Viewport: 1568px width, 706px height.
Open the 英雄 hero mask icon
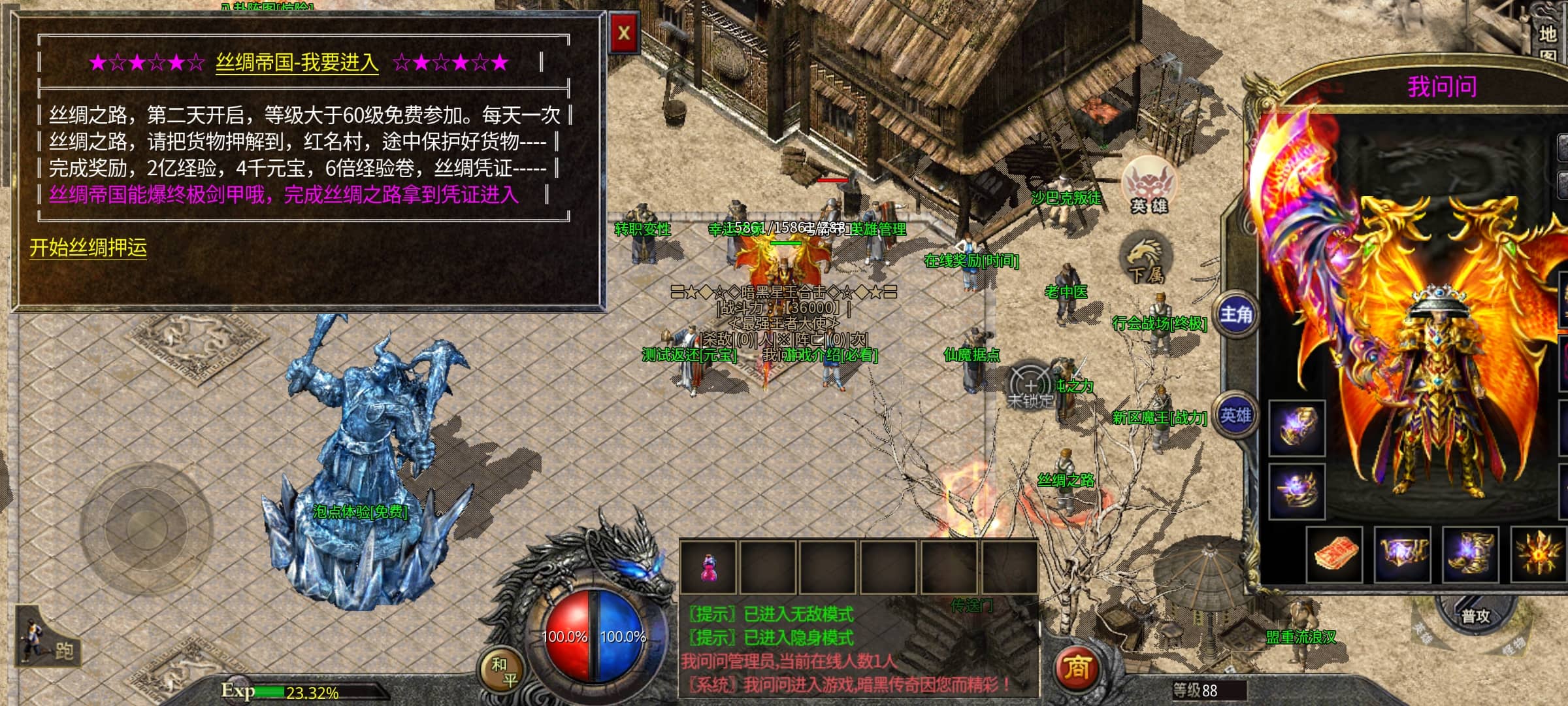tap(1149, 185)
